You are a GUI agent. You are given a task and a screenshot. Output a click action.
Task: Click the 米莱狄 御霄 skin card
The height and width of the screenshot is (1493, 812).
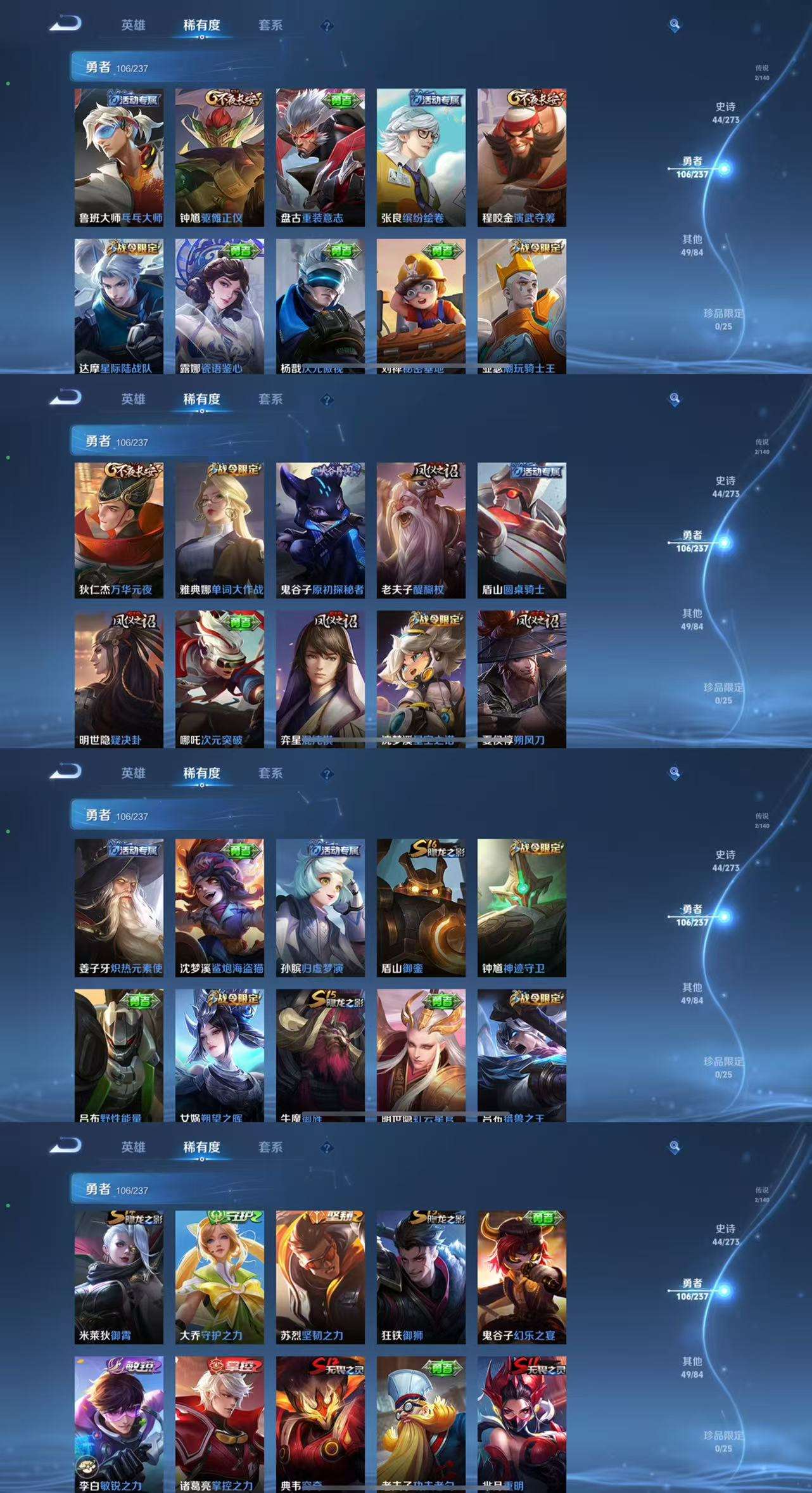pos(118,1277)
